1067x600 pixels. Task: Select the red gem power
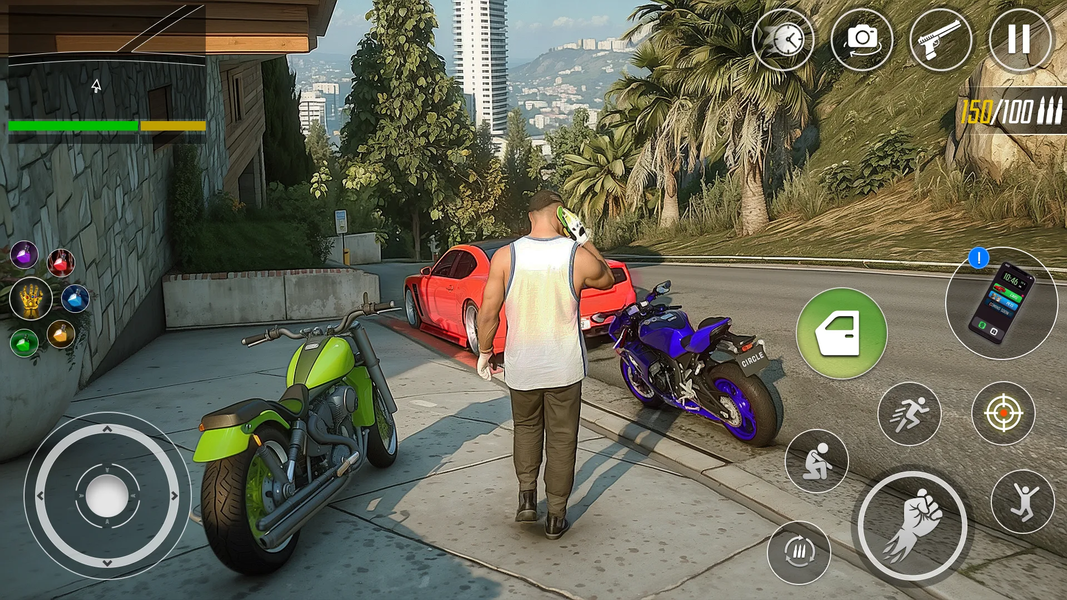click(x=61, y=263)
